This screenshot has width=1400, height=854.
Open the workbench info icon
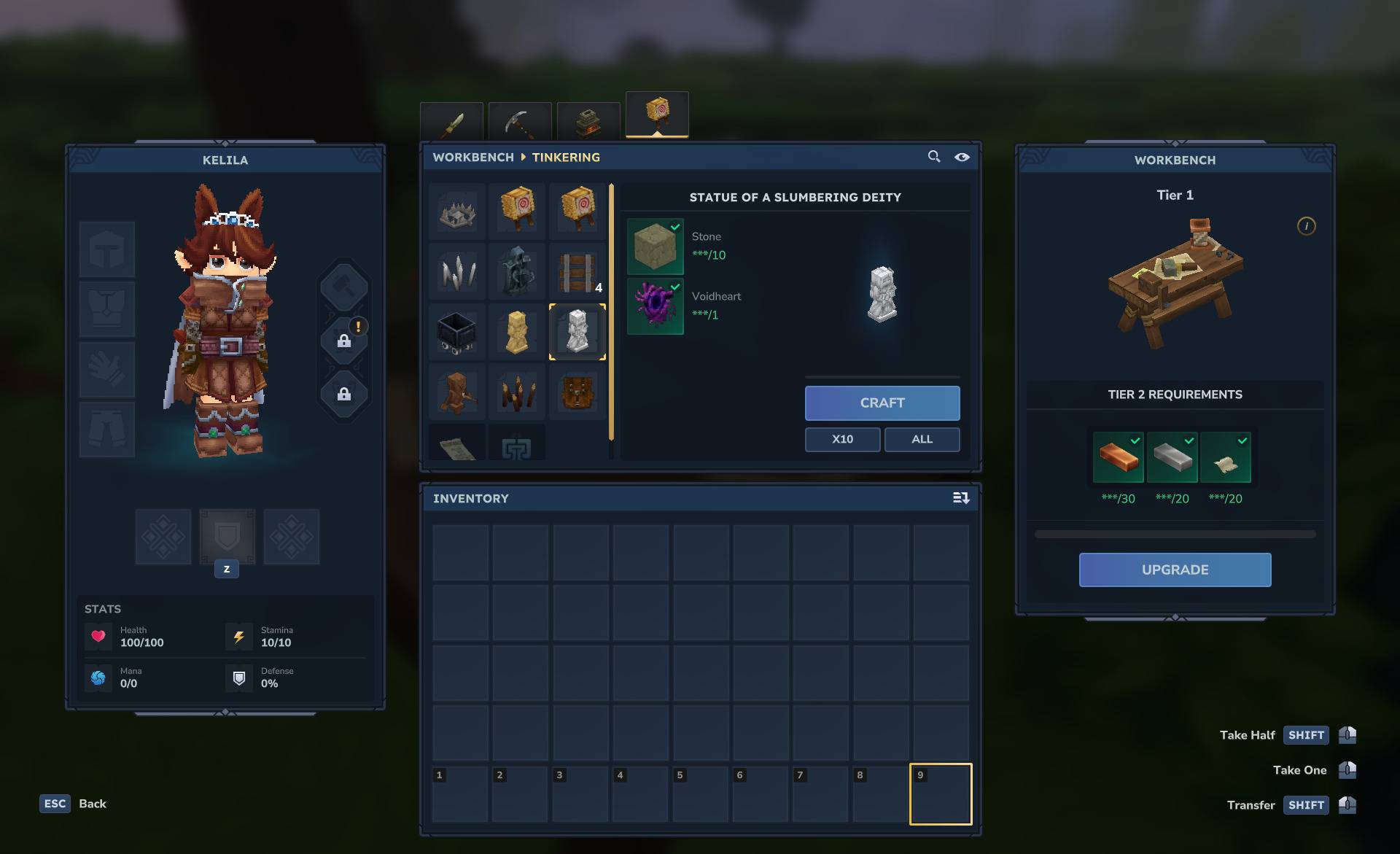tap(1306, 226)
